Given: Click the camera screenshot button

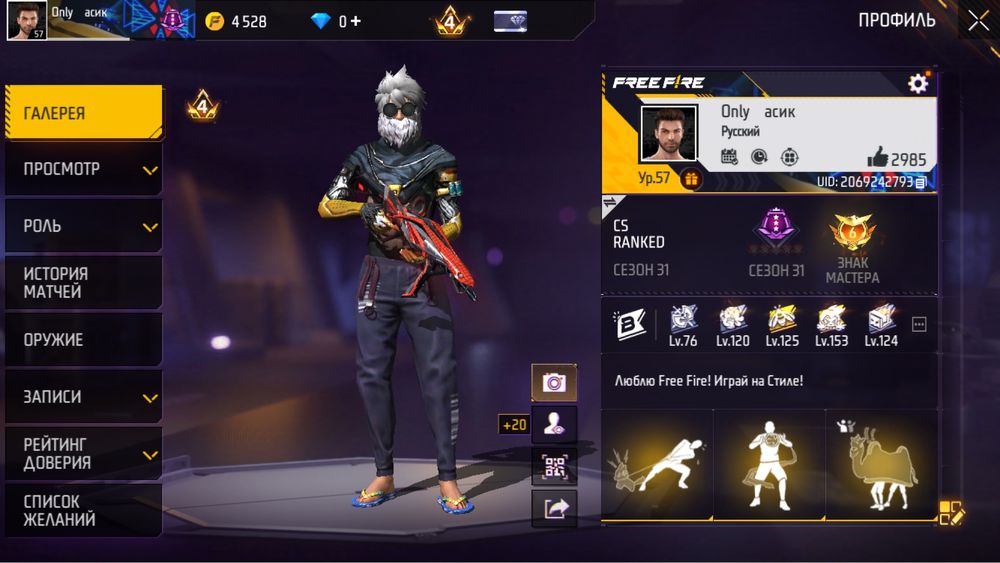Looking at the screenshot, I should 554,382.
